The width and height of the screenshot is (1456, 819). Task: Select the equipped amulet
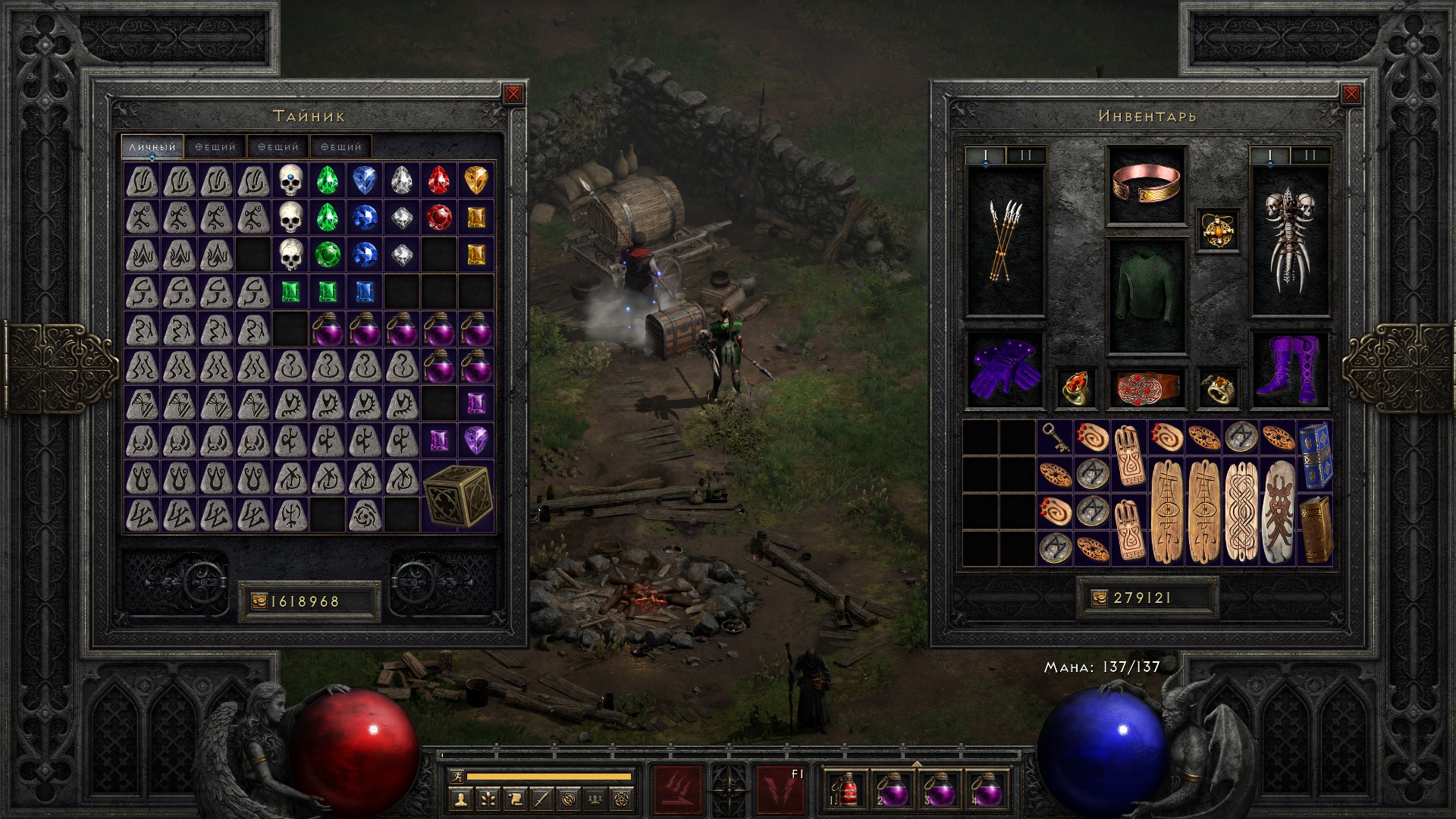(x=1218, y=229)
